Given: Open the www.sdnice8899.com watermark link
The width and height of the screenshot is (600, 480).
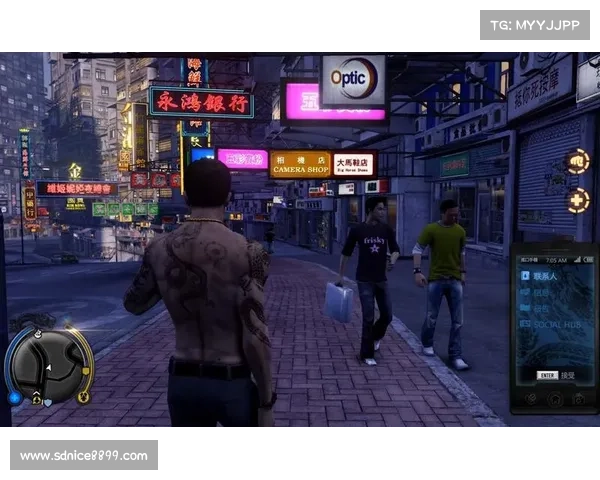Looking at the screenshot, I should (84, 456).
